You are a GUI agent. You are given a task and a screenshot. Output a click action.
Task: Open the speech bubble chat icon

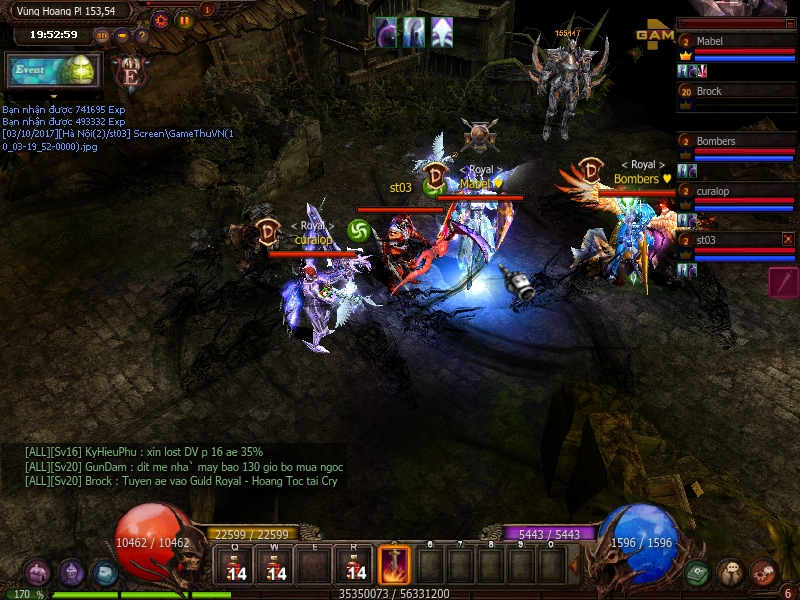730,573
